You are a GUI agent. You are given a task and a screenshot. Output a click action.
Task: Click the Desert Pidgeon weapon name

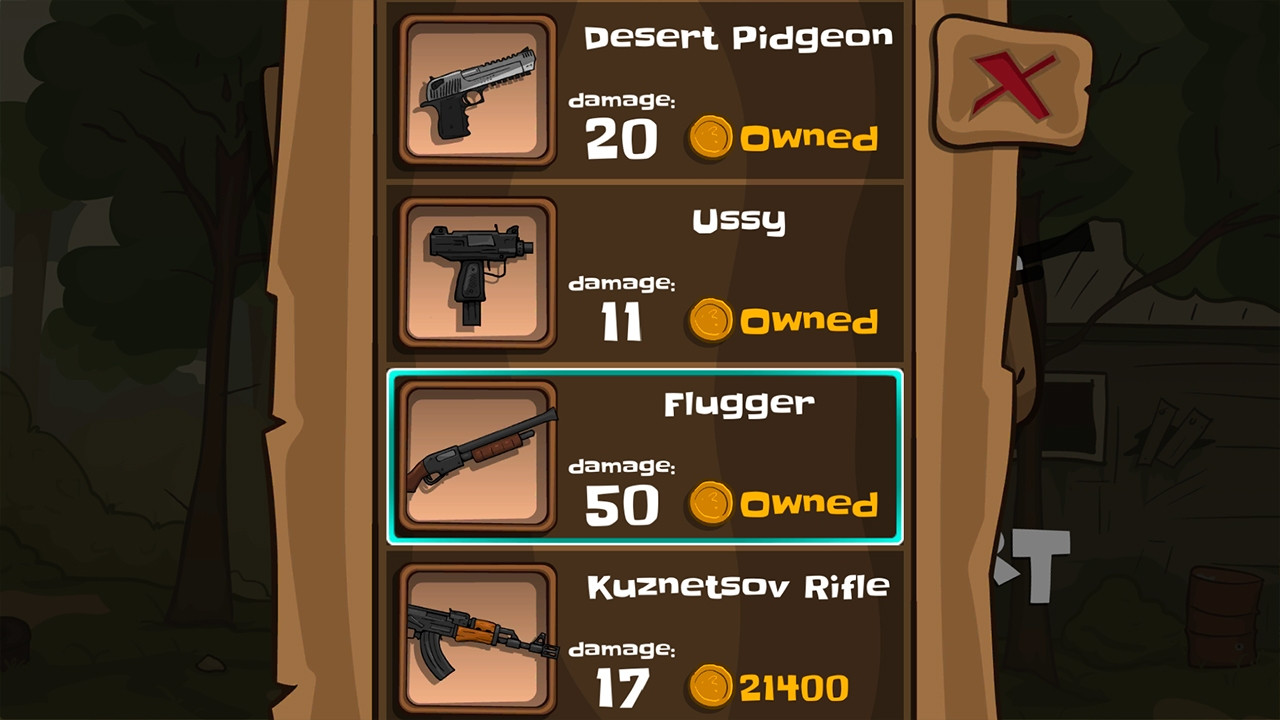pos(740,37)
